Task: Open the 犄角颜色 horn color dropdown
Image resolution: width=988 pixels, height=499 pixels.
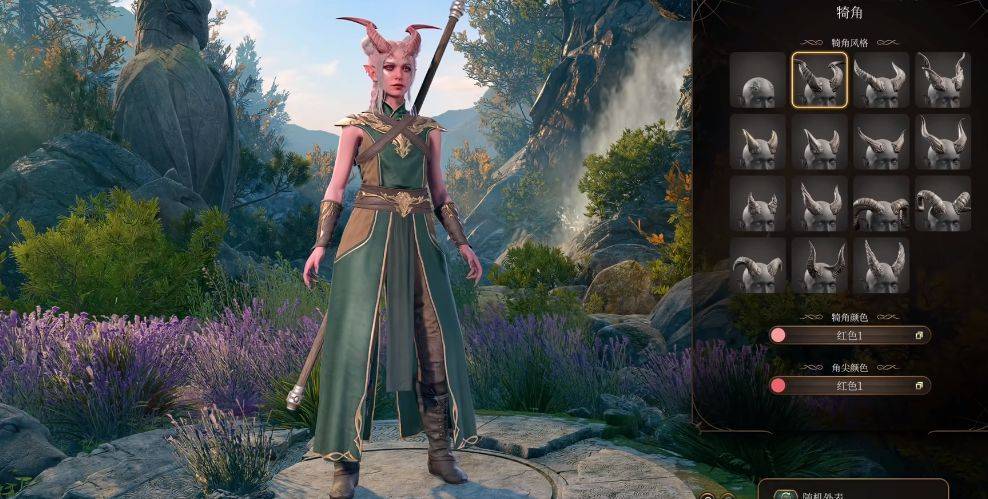Action: tap(849, 335)
